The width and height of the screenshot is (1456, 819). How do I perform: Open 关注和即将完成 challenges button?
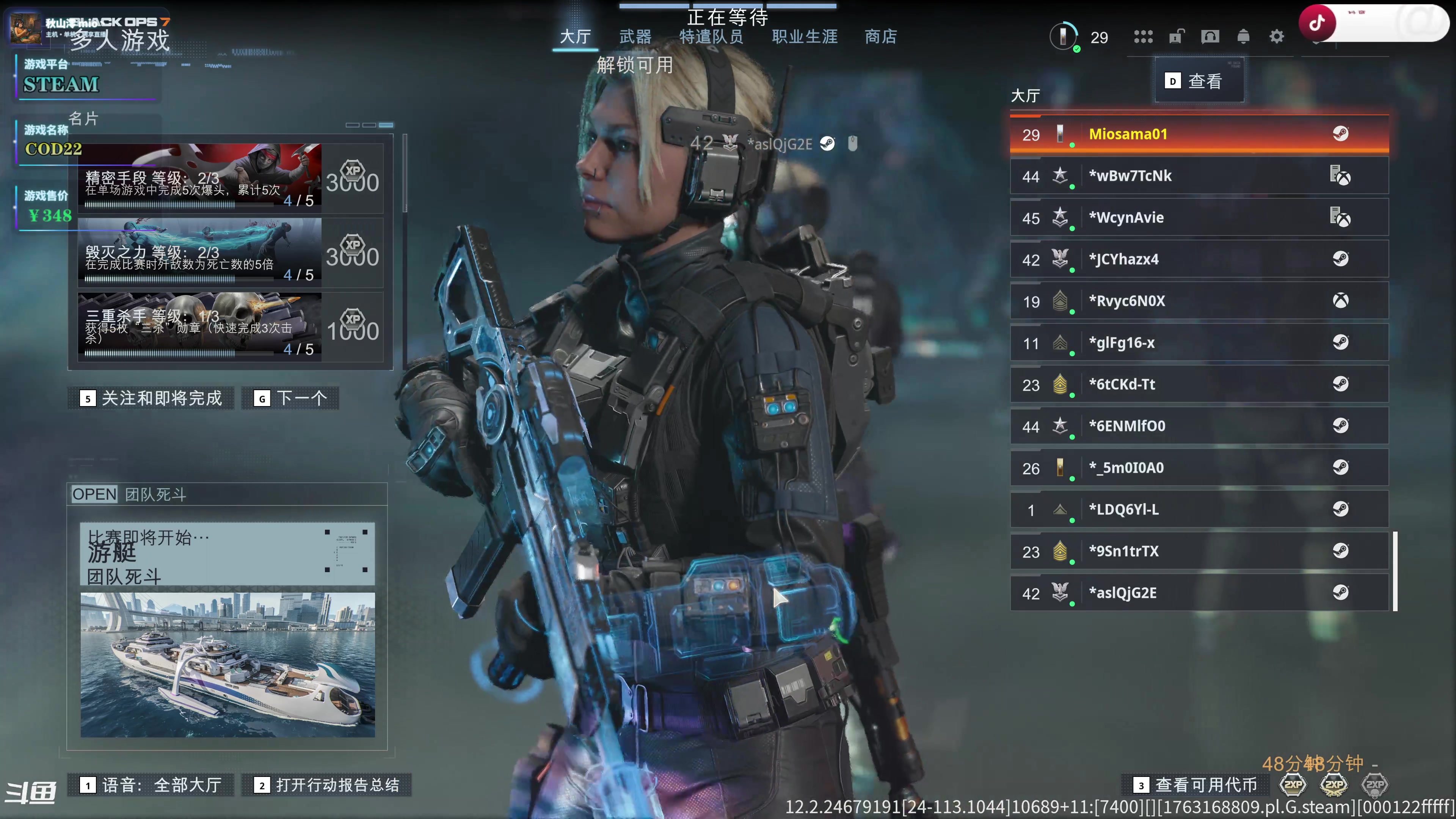click(x=151, y=399)
